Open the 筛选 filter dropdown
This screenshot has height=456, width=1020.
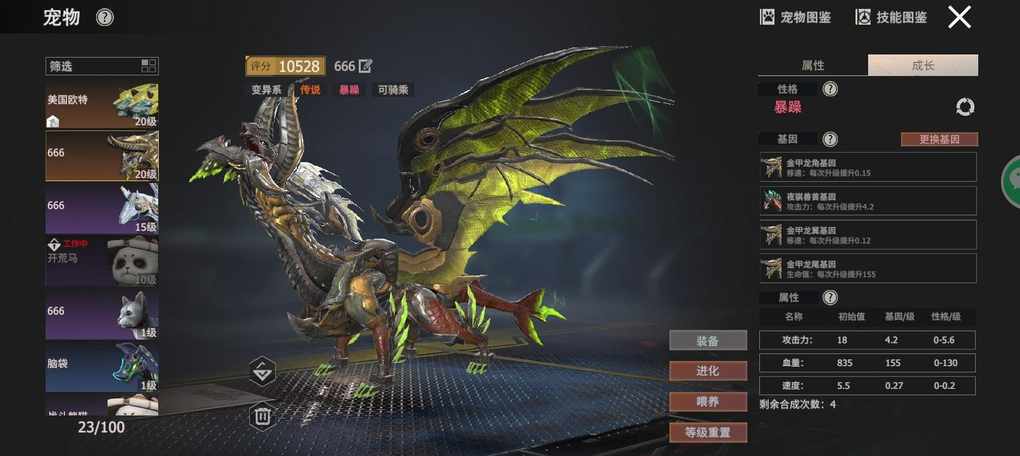point(101,66)
